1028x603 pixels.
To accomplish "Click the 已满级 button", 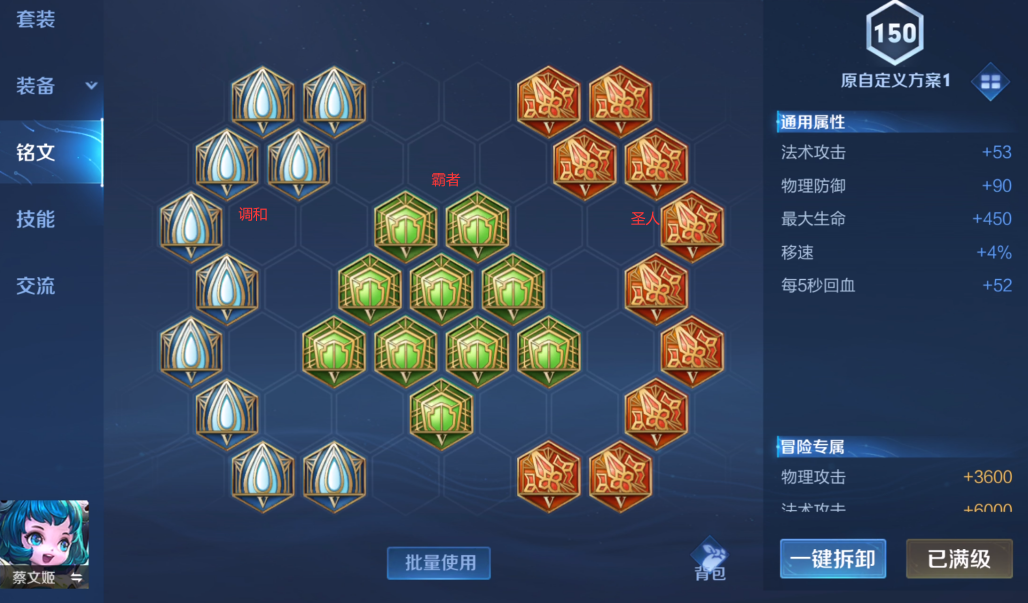I will click(958, 559).
